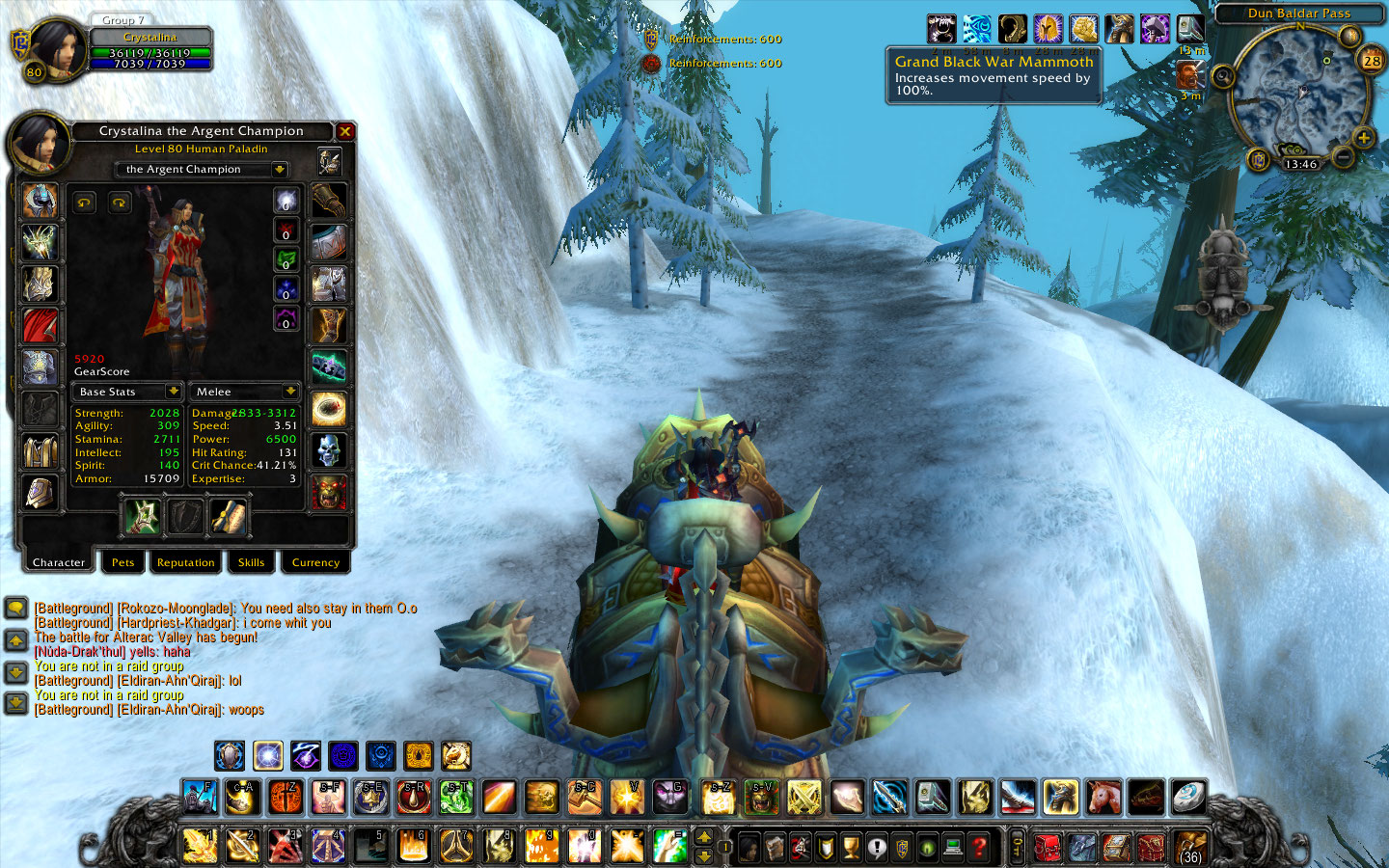
Task: Open the backpack showing 36 free slots
Action: (x=1190, y=847)
